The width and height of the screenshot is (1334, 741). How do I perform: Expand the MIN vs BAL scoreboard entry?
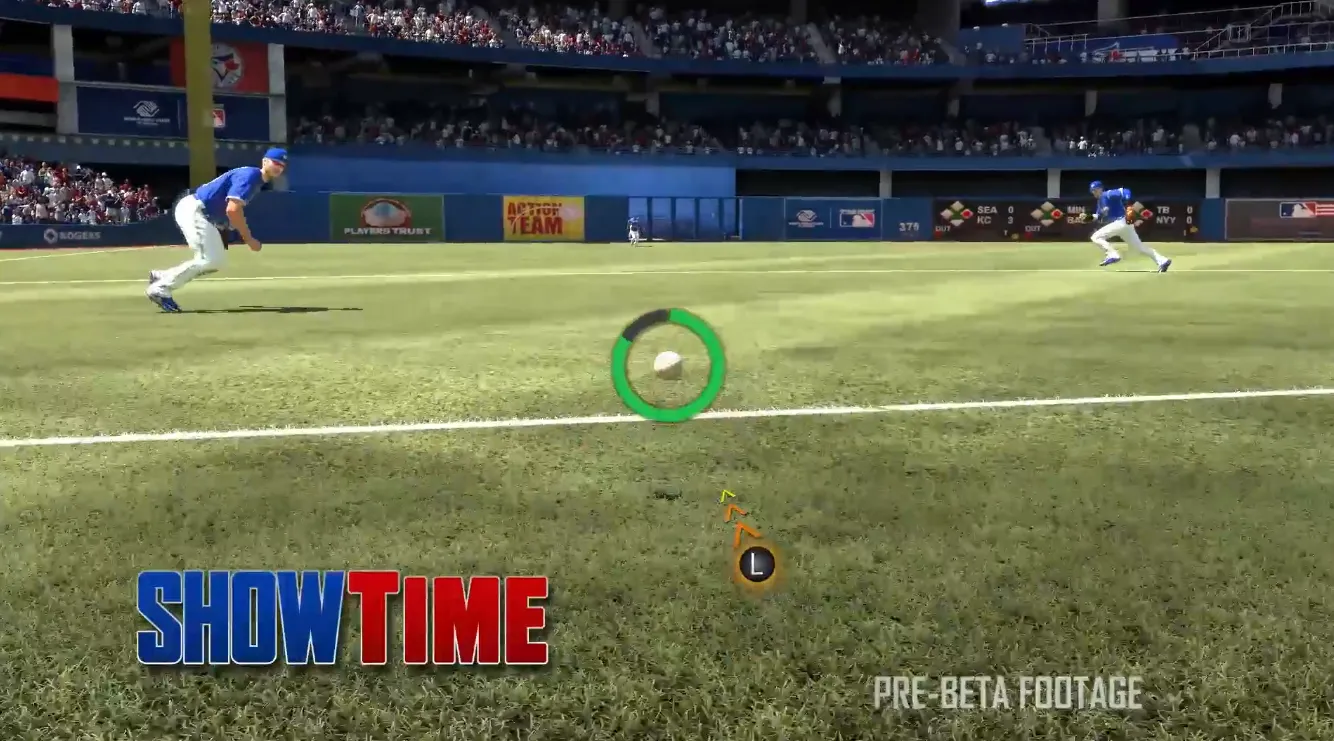click(x=1075, y=215)
